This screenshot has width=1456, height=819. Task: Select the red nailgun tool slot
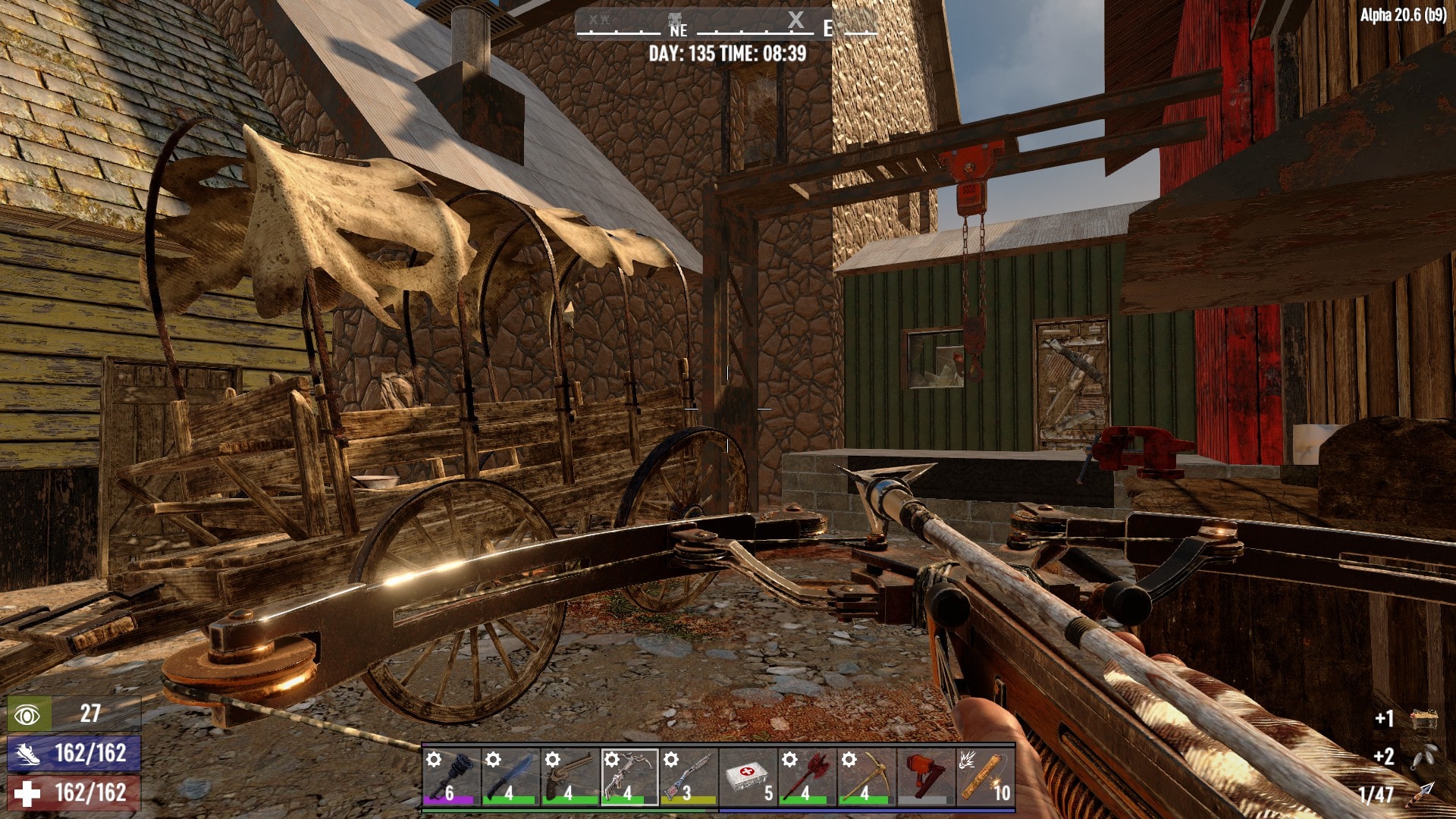click(925, 776)
